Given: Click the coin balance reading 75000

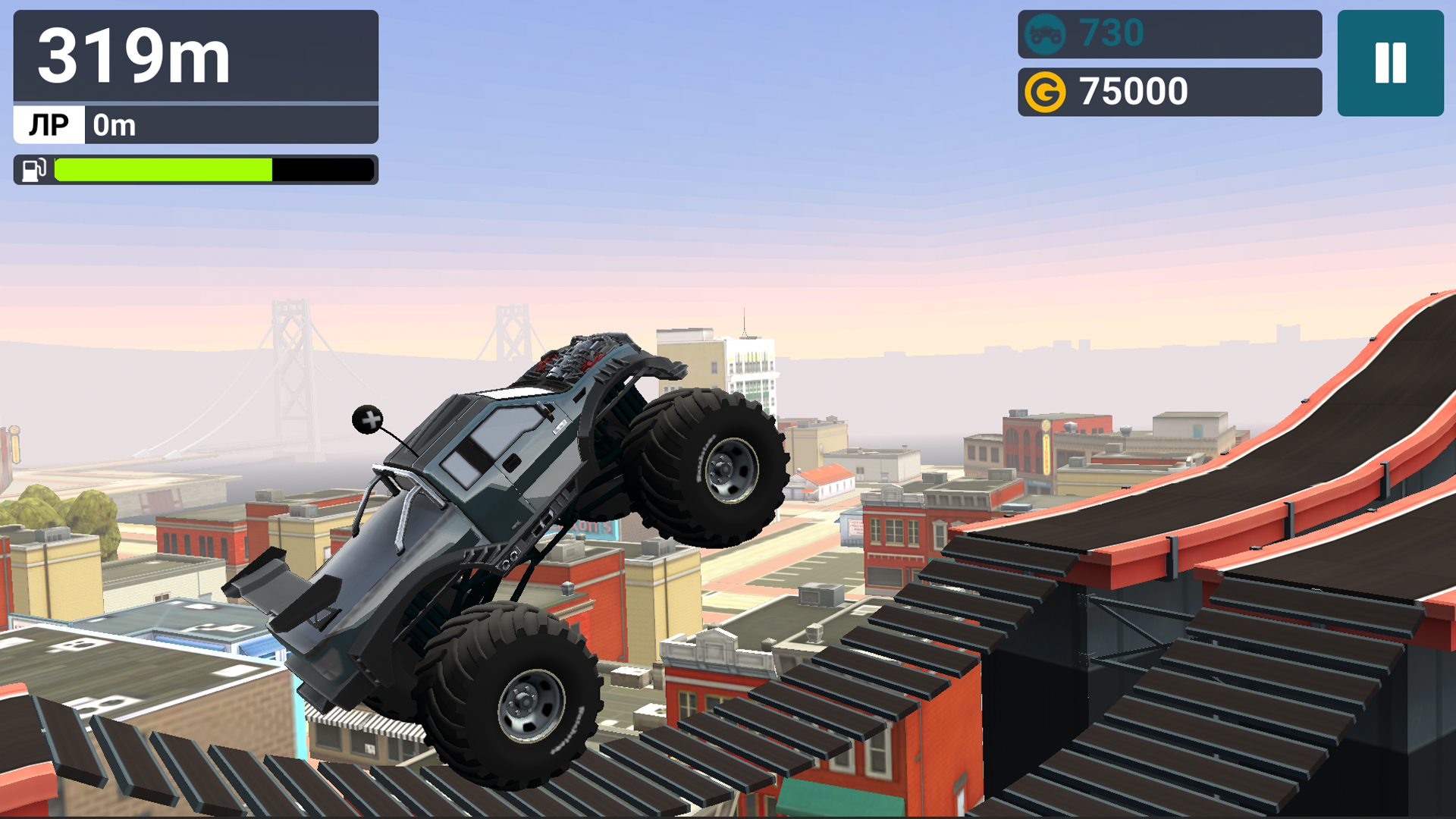Looking at the screenshot, I should (1134, 90).
